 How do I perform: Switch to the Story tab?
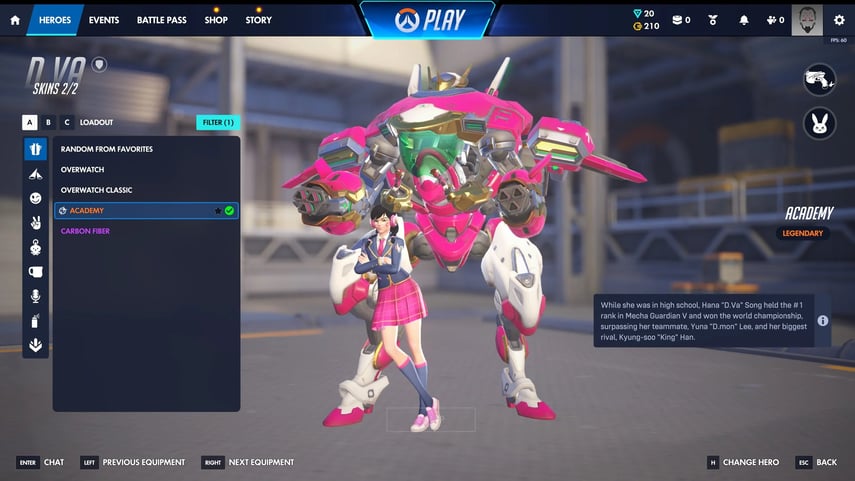[258, 20]
